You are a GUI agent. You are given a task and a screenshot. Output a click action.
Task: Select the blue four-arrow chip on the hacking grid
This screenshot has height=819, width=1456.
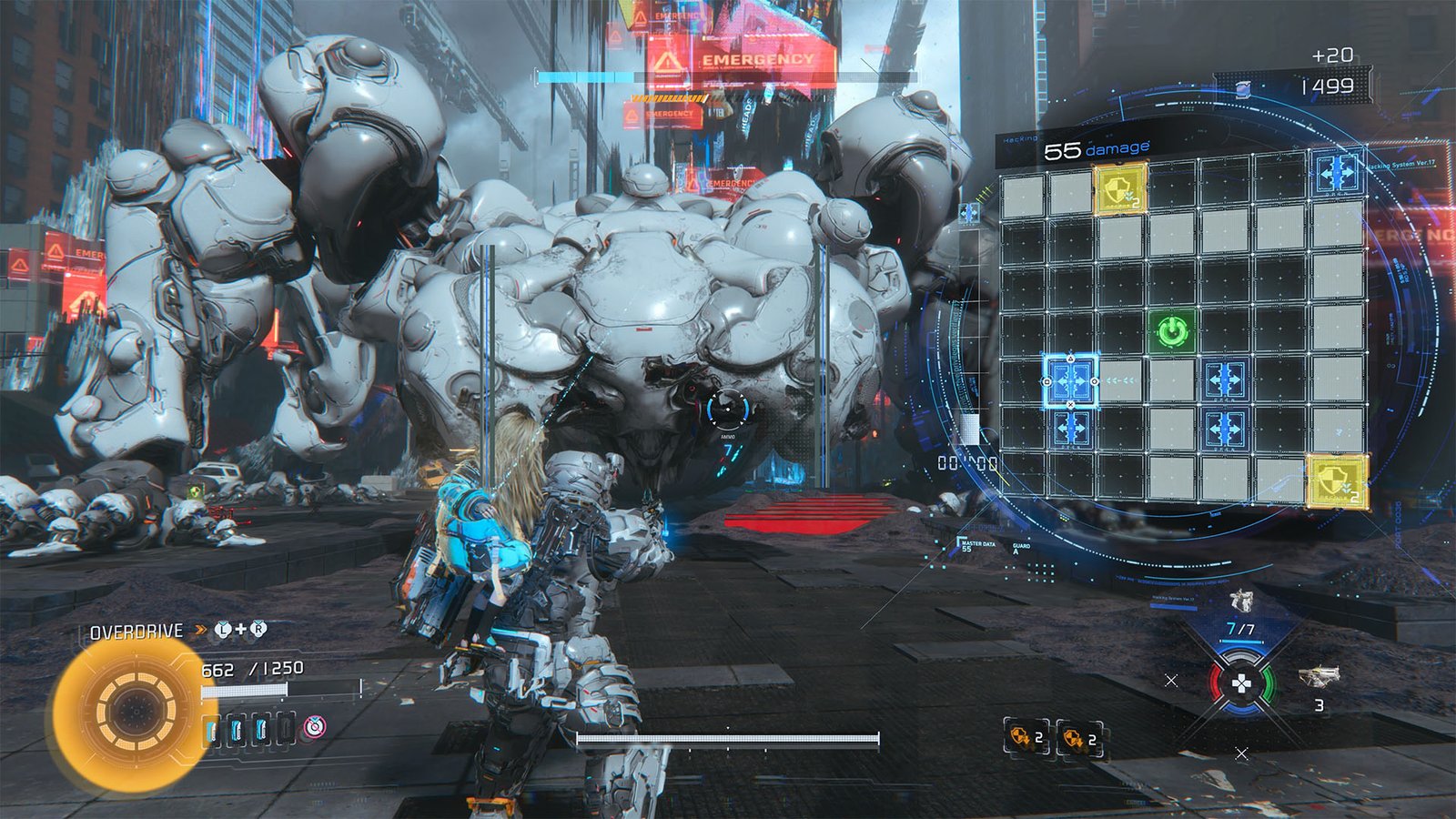point(1070,379)
